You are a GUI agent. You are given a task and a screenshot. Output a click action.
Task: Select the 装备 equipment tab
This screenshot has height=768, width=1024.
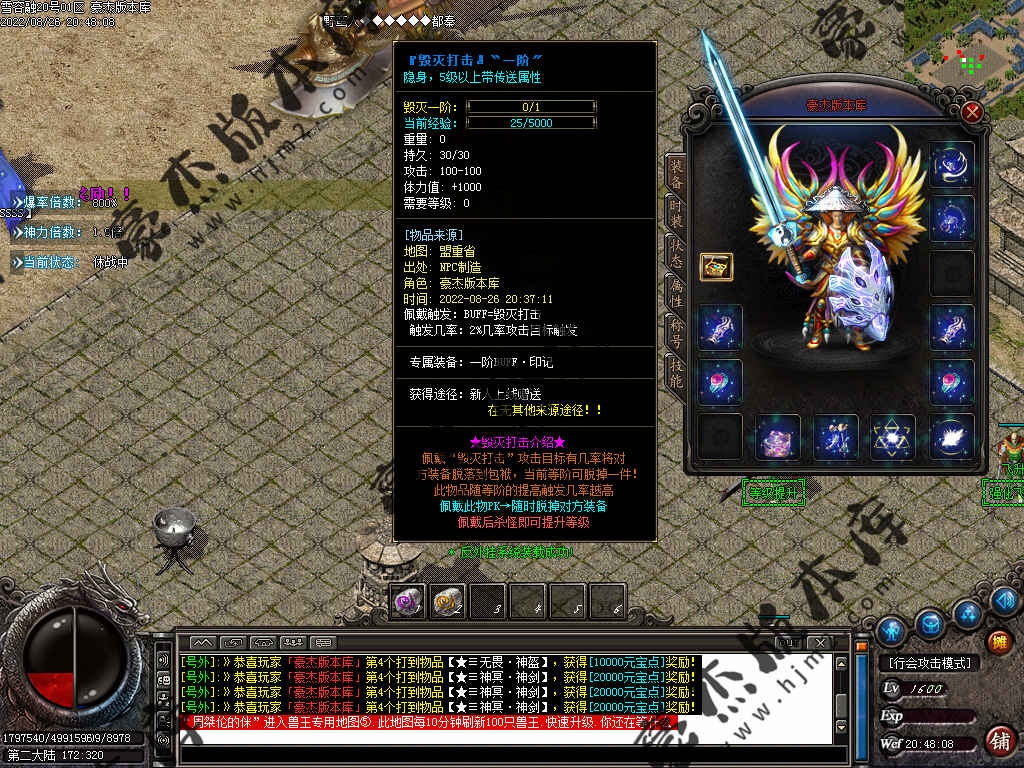(x=675, y=174)
